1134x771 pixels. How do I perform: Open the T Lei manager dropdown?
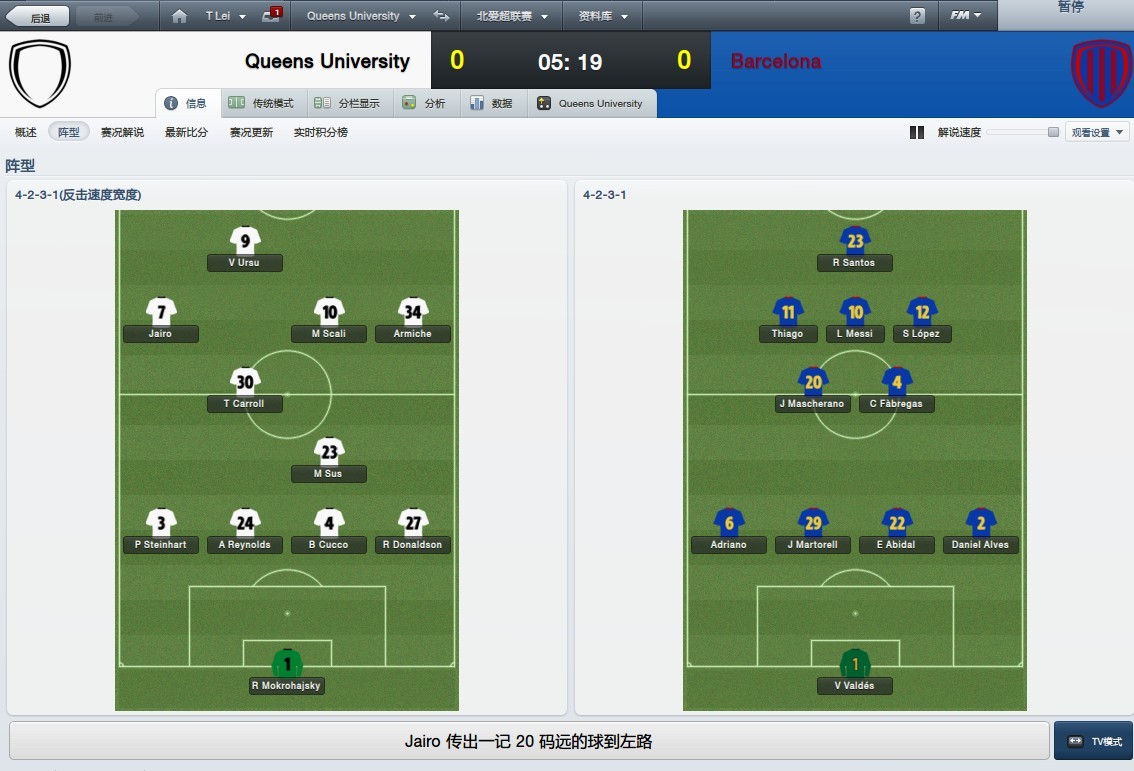[225, 16]
